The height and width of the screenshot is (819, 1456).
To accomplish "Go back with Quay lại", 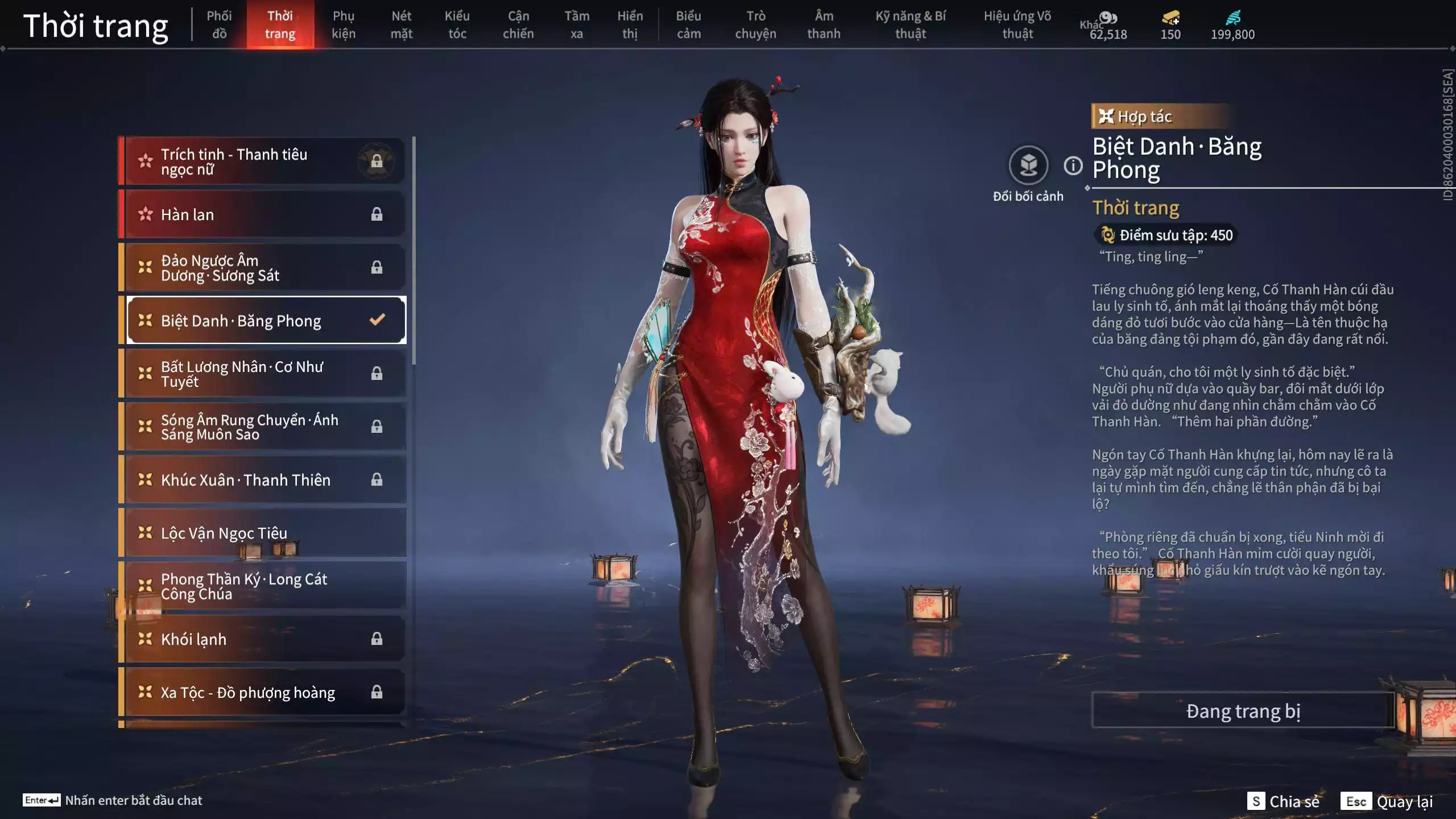I will click(x=1387, y=801).
